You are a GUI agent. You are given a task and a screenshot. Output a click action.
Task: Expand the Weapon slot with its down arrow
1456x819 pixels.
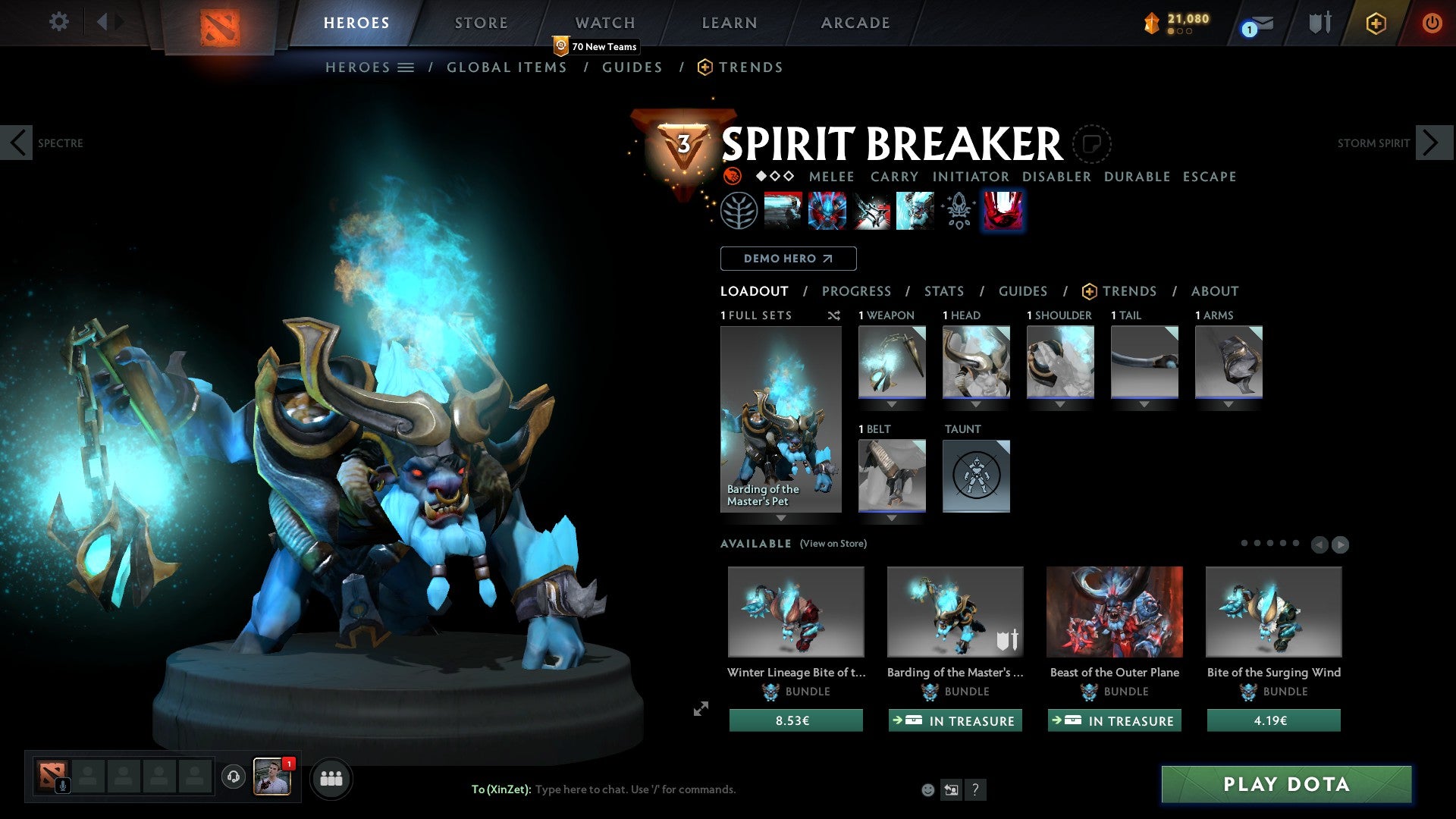[x=892, y=404]
